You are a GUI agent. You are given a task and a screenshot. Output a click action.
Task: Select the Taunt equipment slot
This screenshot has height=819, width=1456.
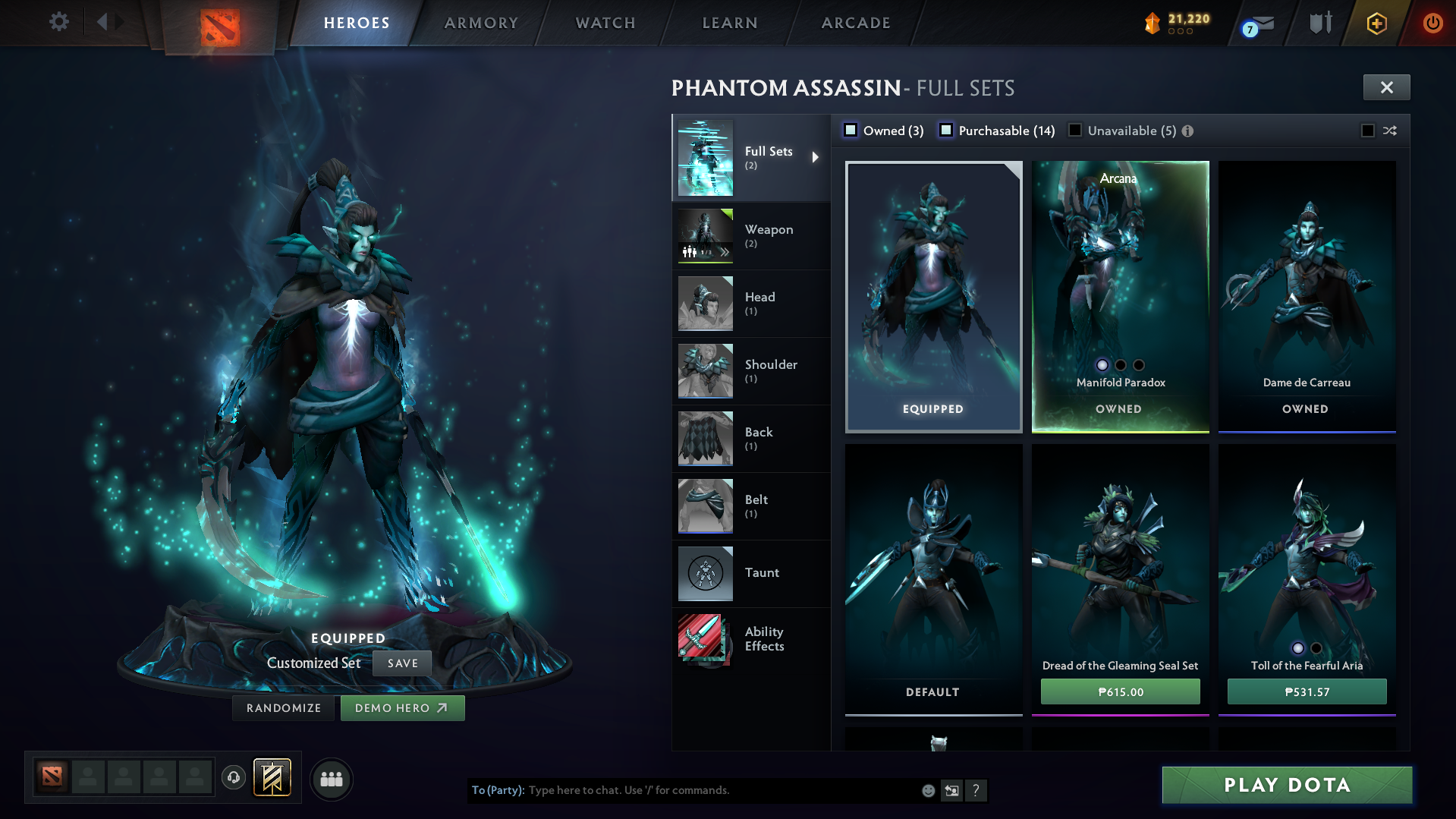[x=751, y=574]
